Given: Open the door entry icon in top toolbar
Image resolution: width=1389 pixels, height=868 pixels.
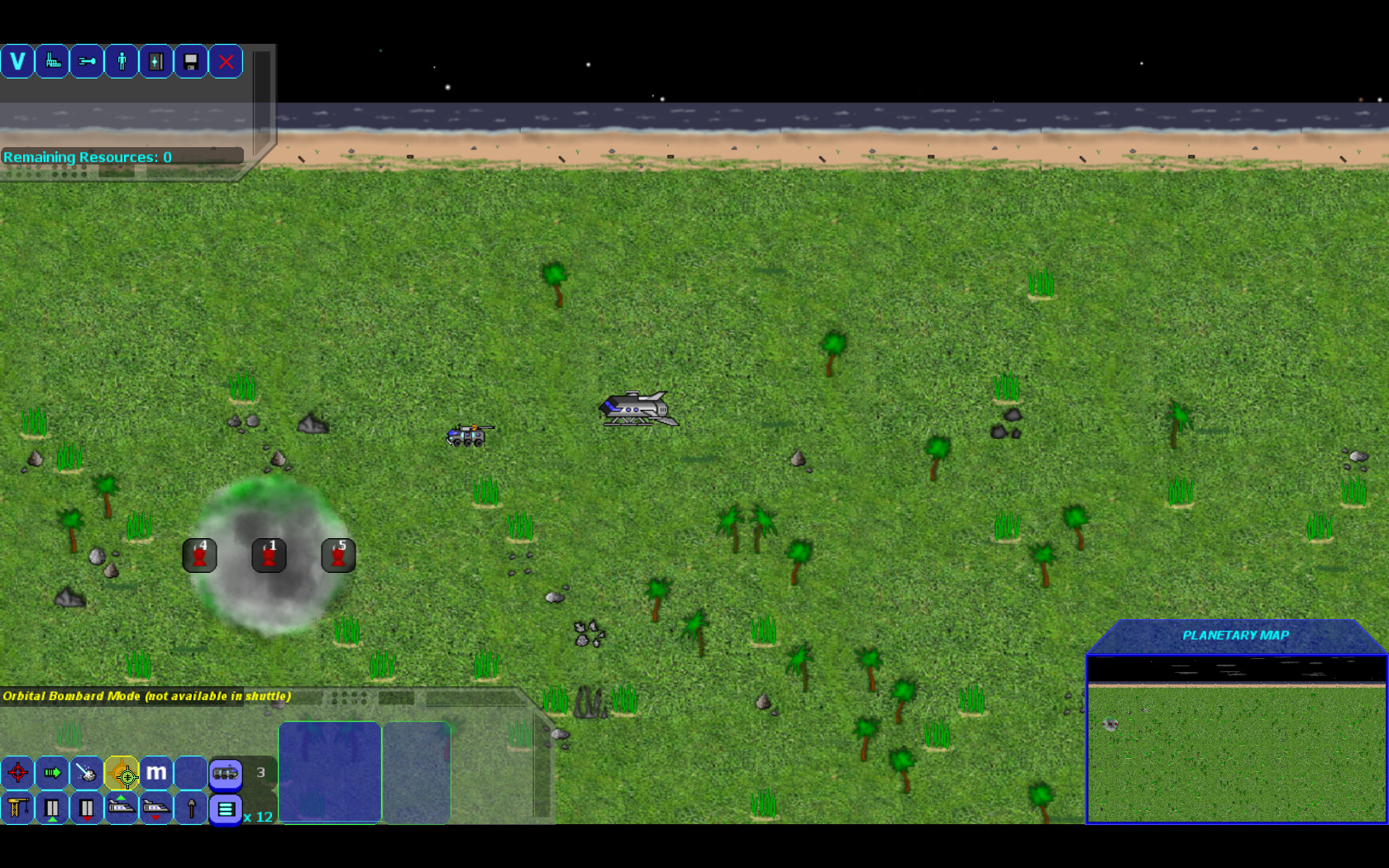Looking at the screenshot, I should click(155, 61).
